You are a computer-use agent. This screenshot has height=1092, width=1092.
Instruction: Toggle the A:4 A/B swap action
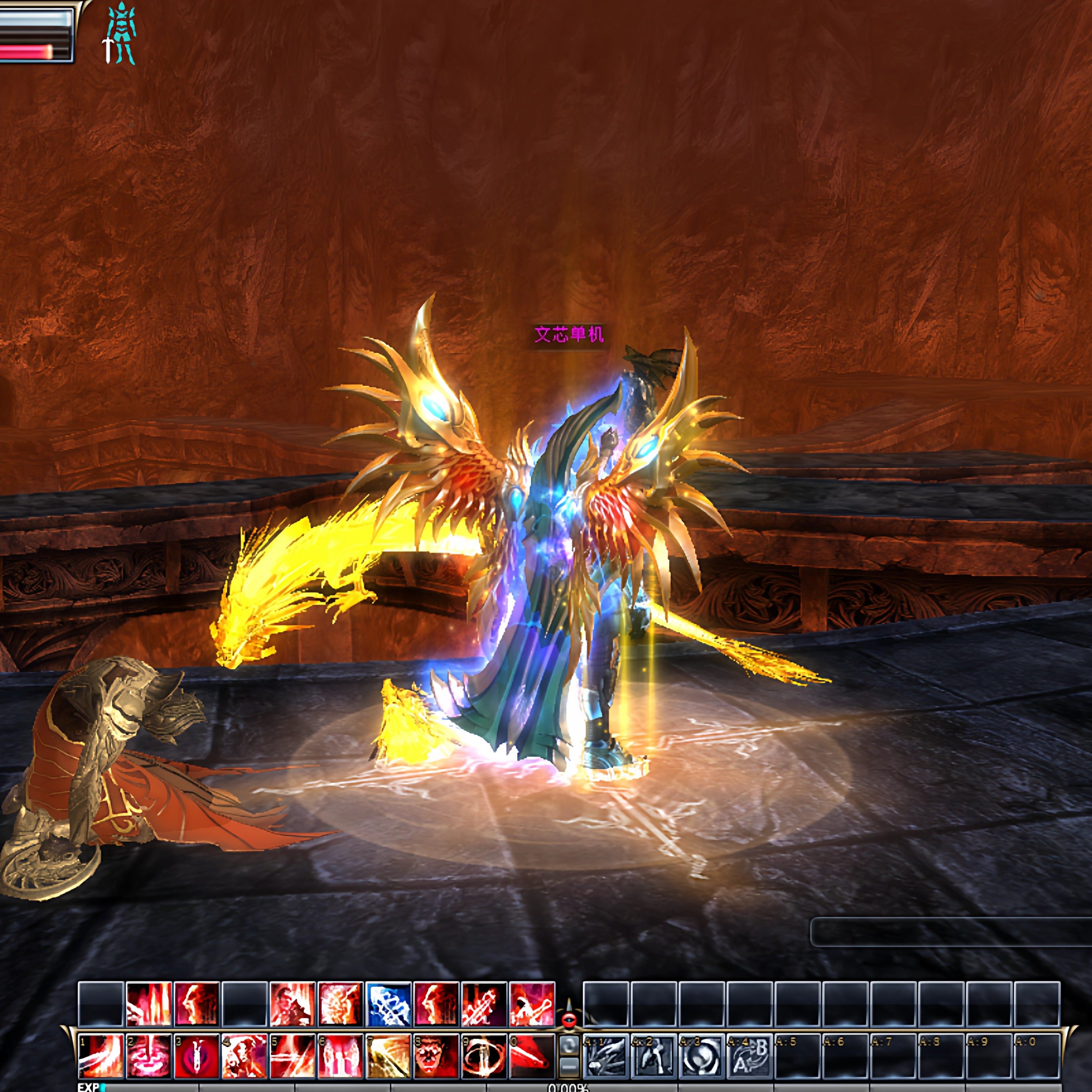click(x=750, y=1055)
